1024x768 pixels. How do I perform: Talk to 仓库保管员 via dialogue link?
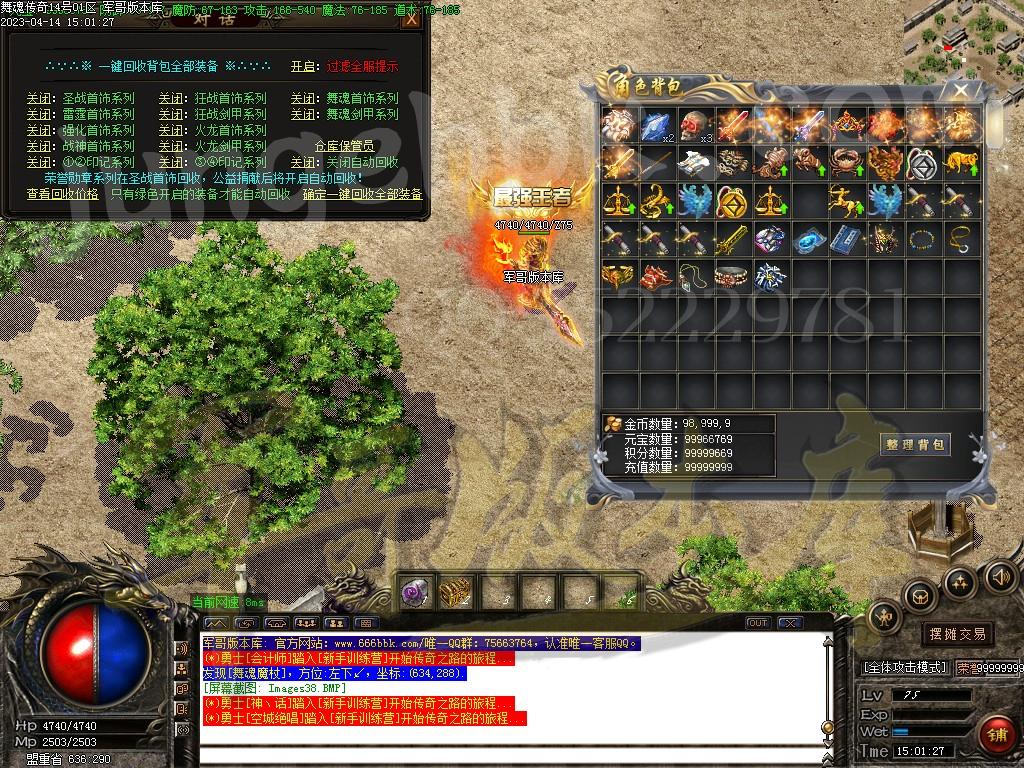[x=346, y=146]
